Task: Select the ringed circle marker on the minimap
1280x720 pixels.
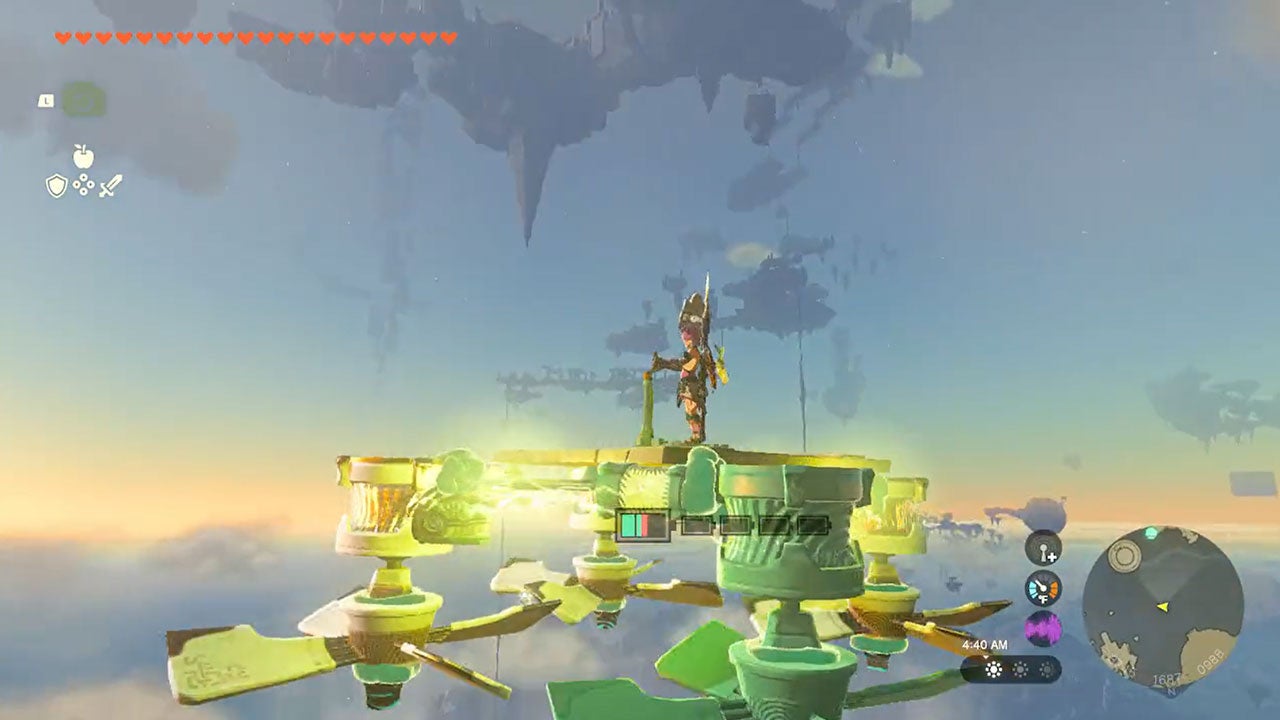Action: pos(1124,556)
